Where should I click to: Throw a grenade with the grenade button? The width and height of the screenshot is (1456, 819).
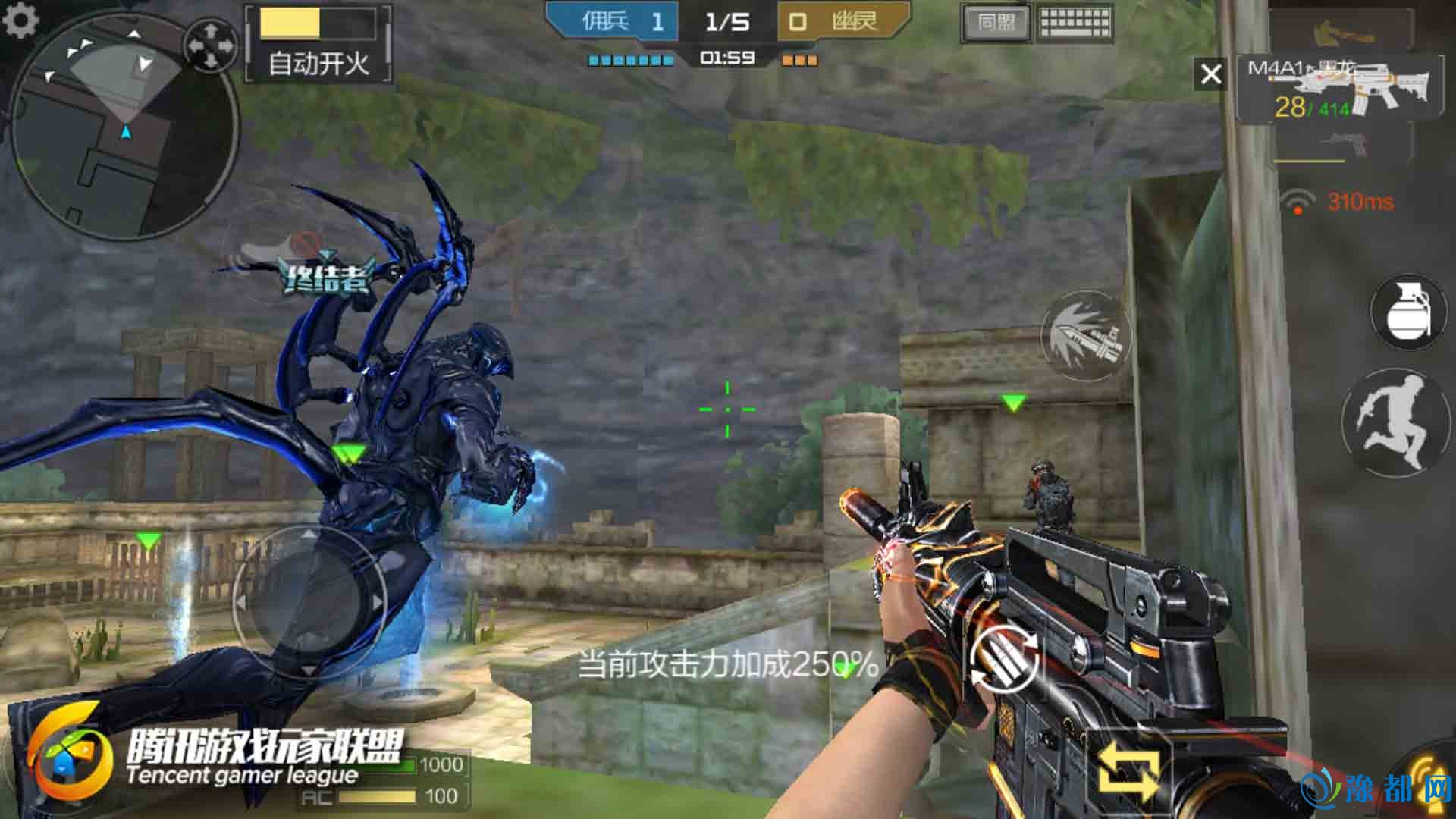click(x=1407, y=312)
